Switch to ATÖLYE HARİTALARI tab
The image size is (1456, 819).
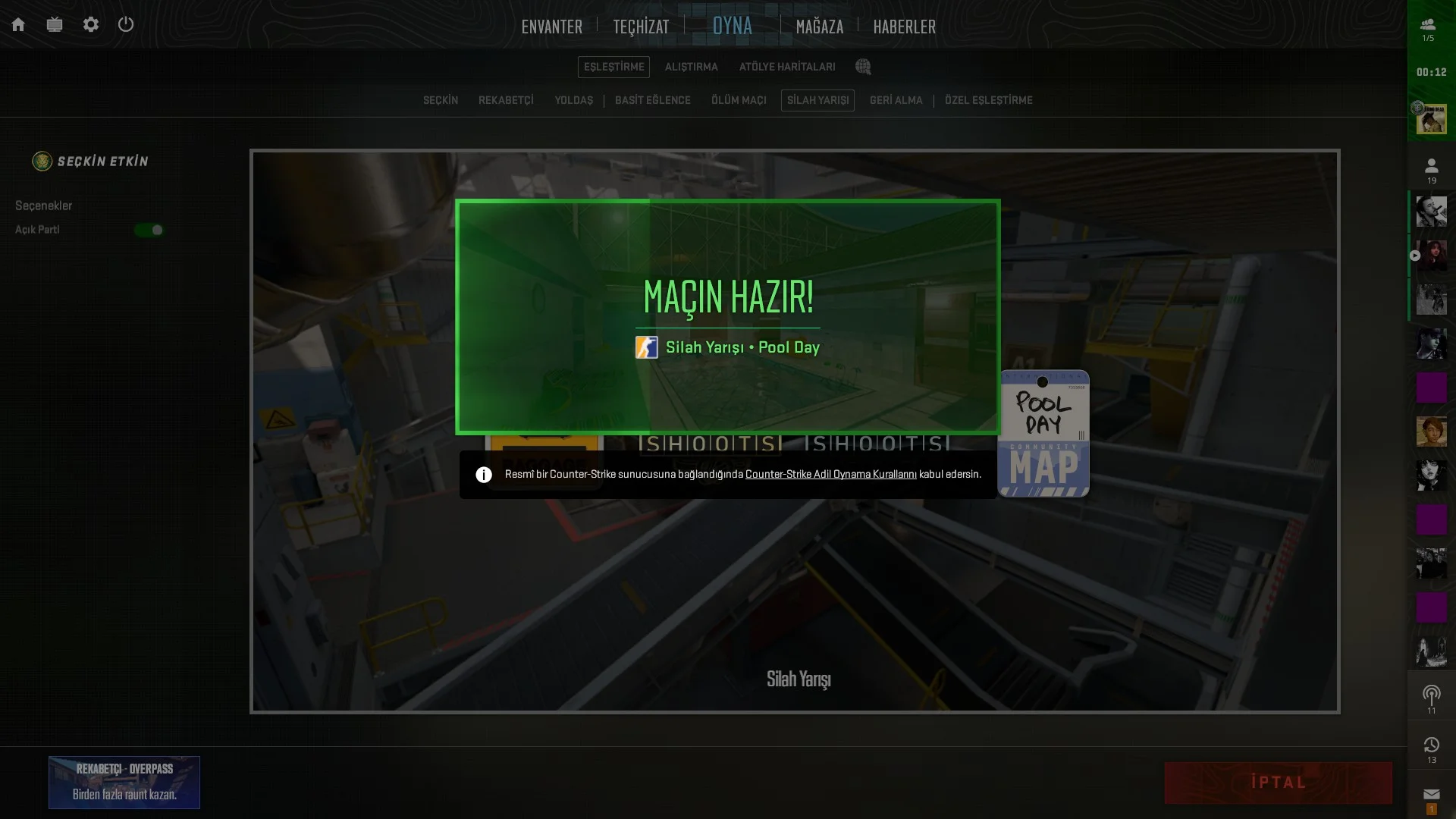click(786, 67)
